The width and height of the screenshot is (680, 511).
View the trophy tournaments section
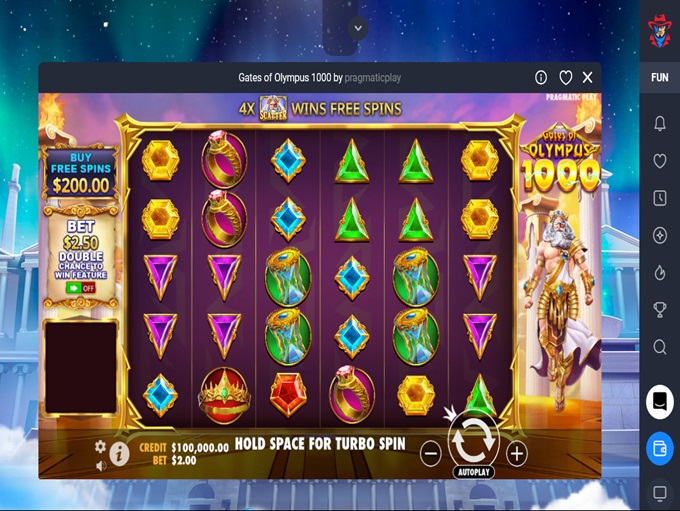click(x=660, y=310)
